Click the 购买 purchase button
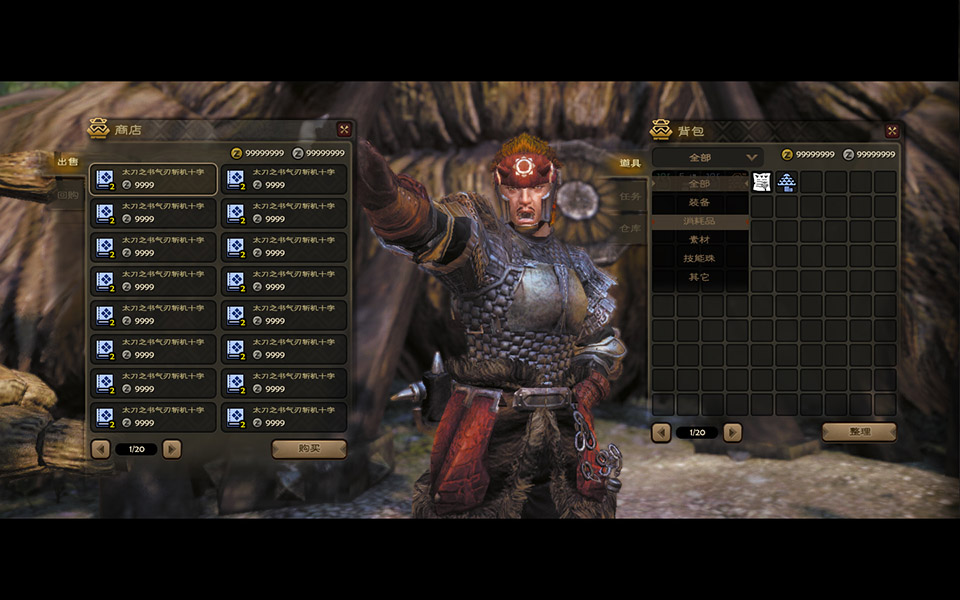 [309, 449]
